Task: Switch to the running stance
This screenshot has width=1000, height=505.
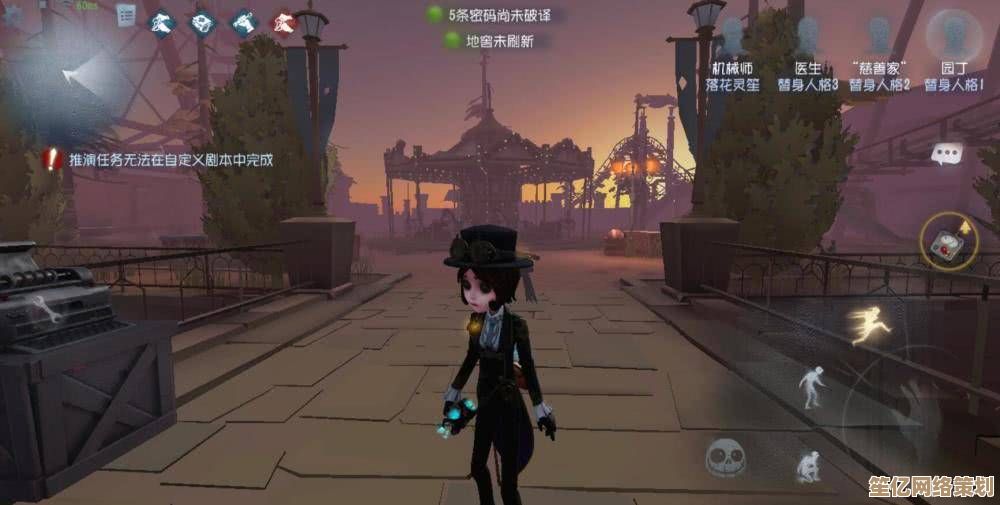Action: point(870,324)
